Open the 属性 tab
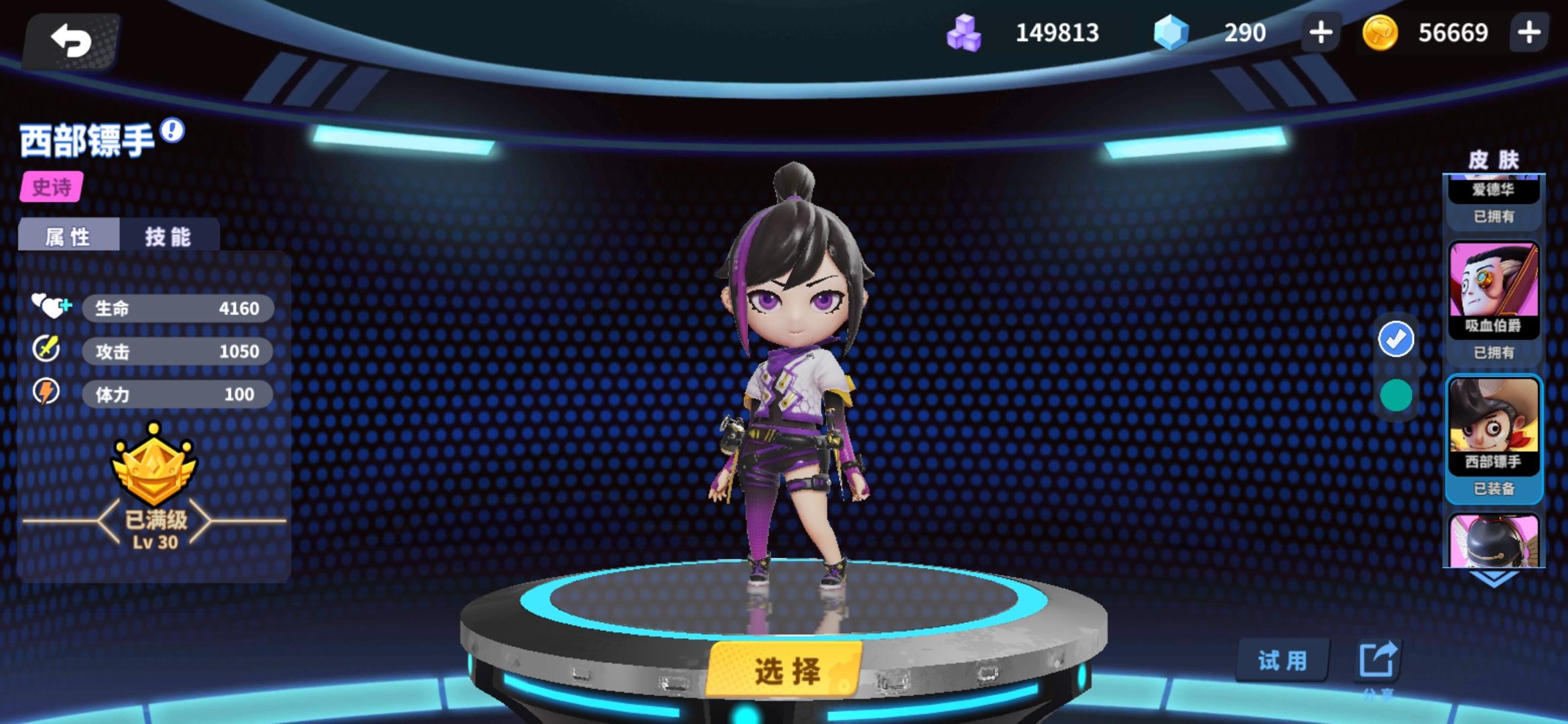 point(68,236)
